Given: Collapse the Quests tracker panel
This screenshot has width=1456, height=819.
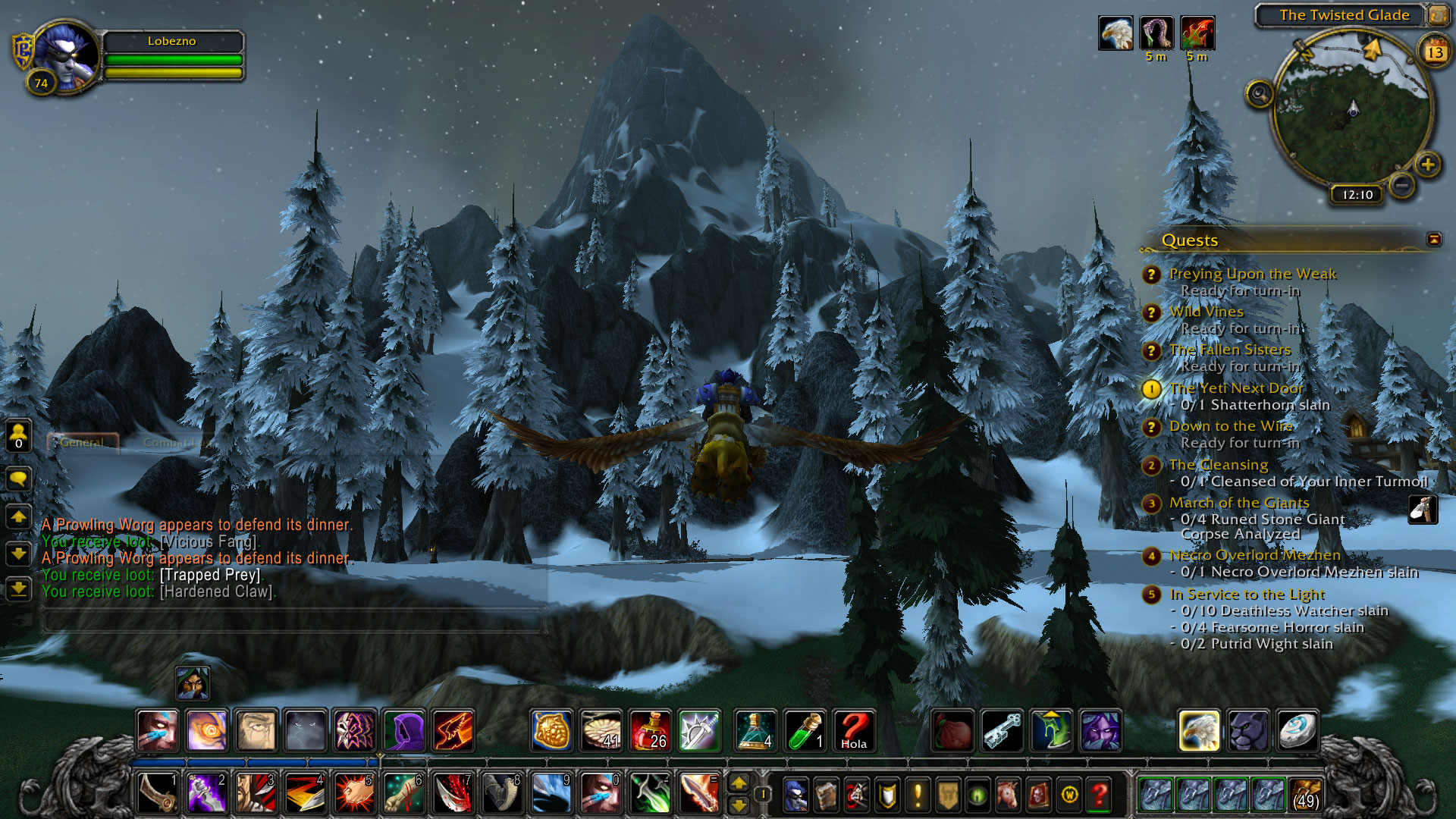Looking at the screenshot, I should click(x=1434, y=240).
